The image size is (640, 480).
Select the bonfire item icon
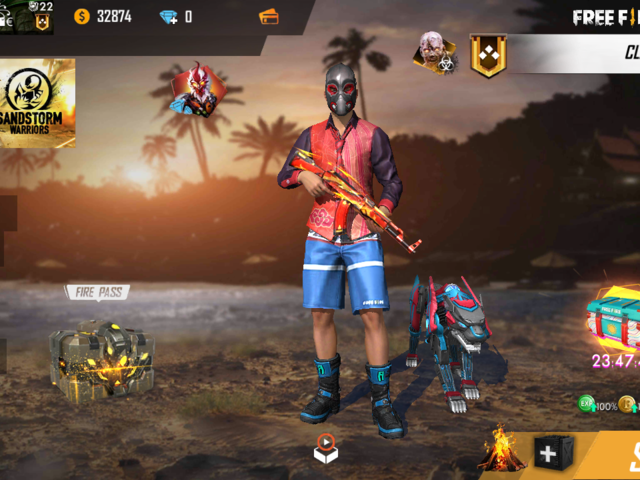502,450
